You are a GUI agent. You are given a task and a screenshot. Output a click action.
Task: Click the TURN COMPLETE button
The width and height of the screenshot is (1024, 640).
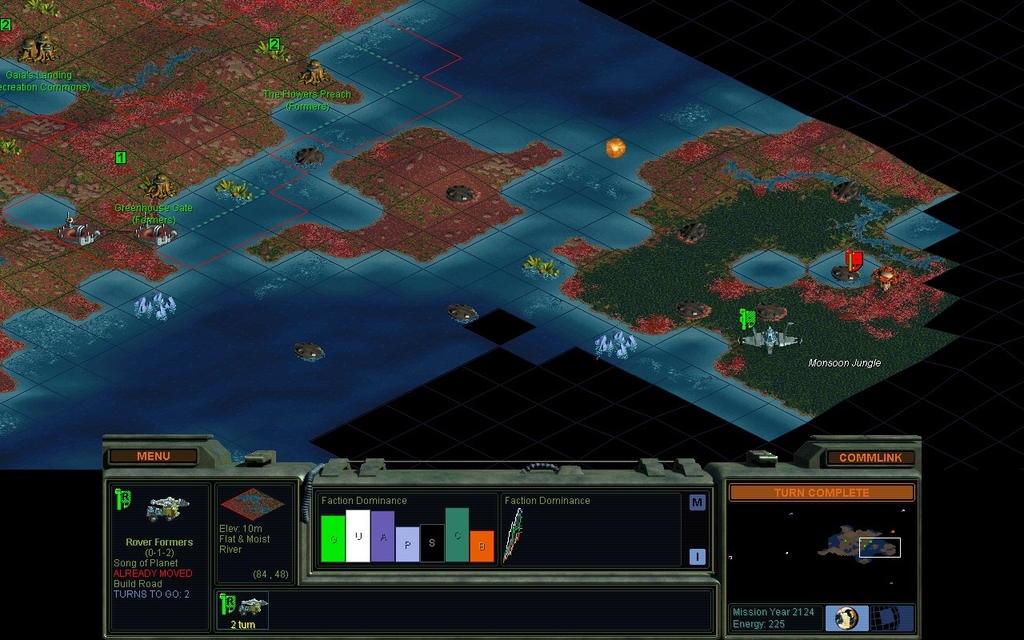[821, 493]
